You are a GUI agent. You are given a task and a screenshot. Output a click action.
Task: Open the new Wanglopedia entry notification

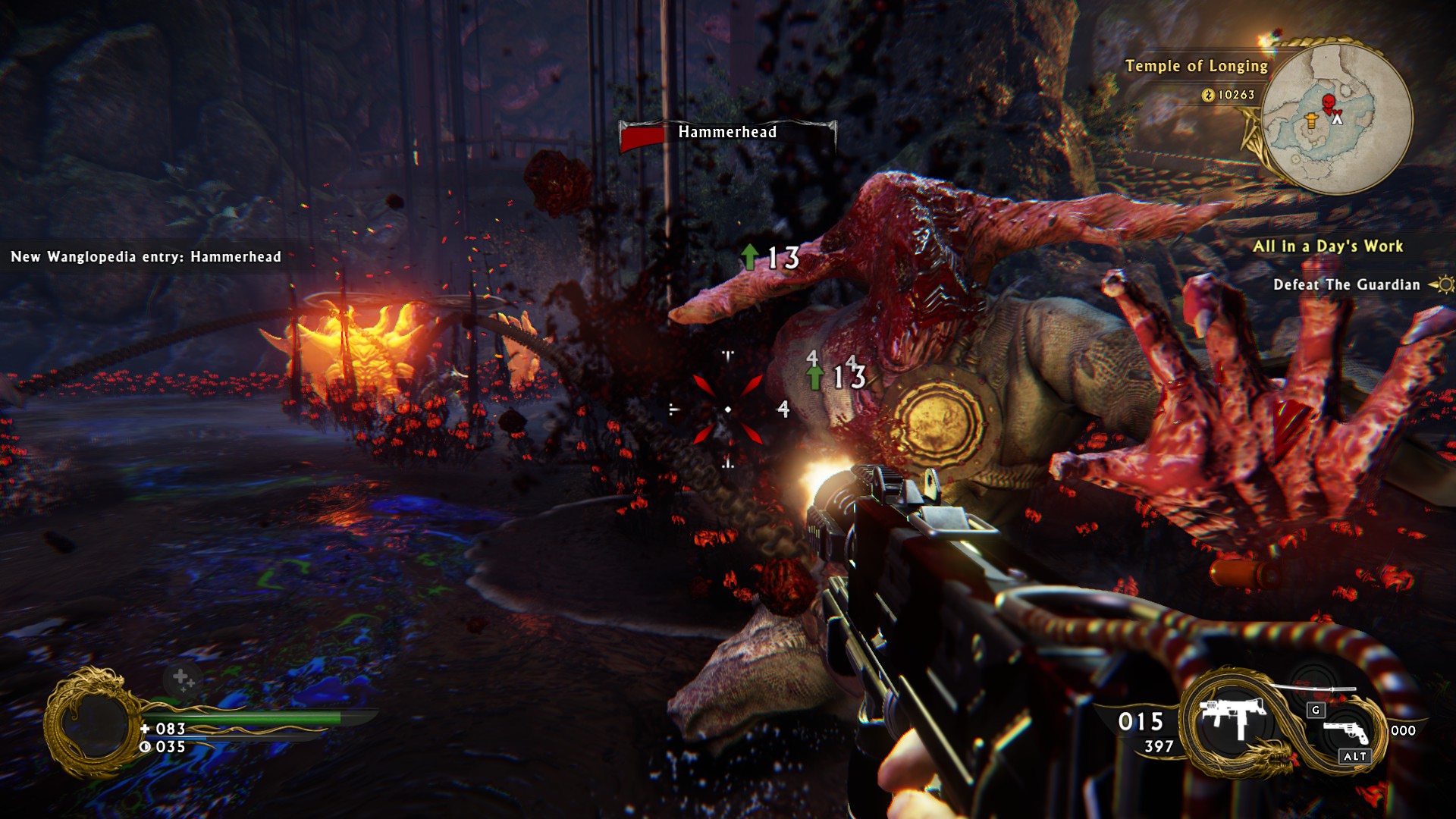pos(146,257)
